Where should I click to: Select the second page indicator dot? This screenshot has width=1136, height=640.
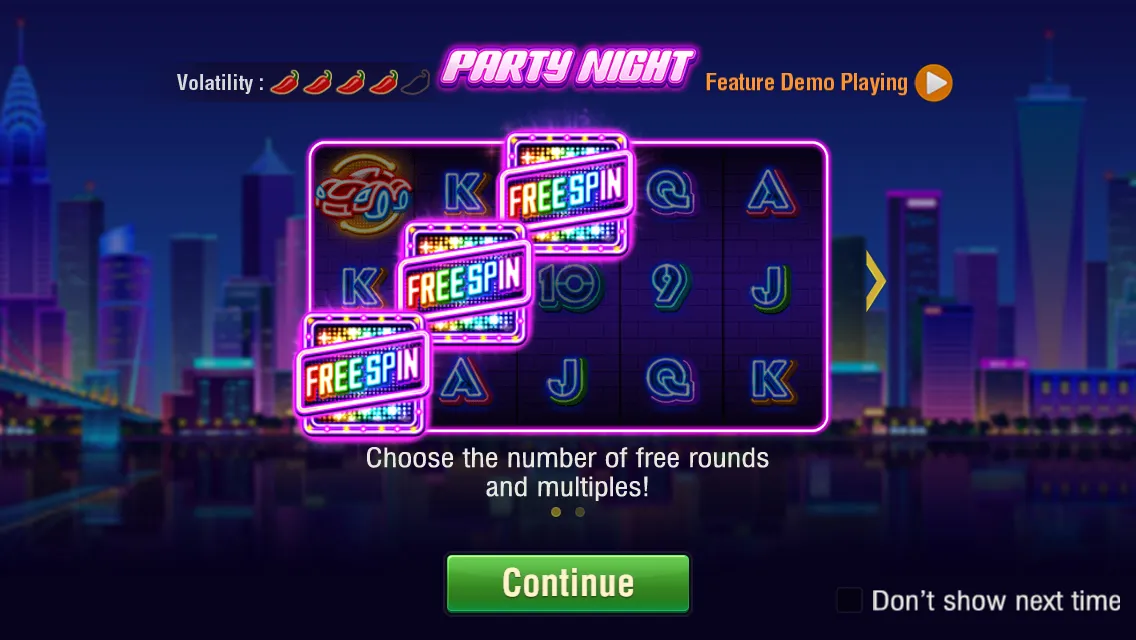[580, 512]
